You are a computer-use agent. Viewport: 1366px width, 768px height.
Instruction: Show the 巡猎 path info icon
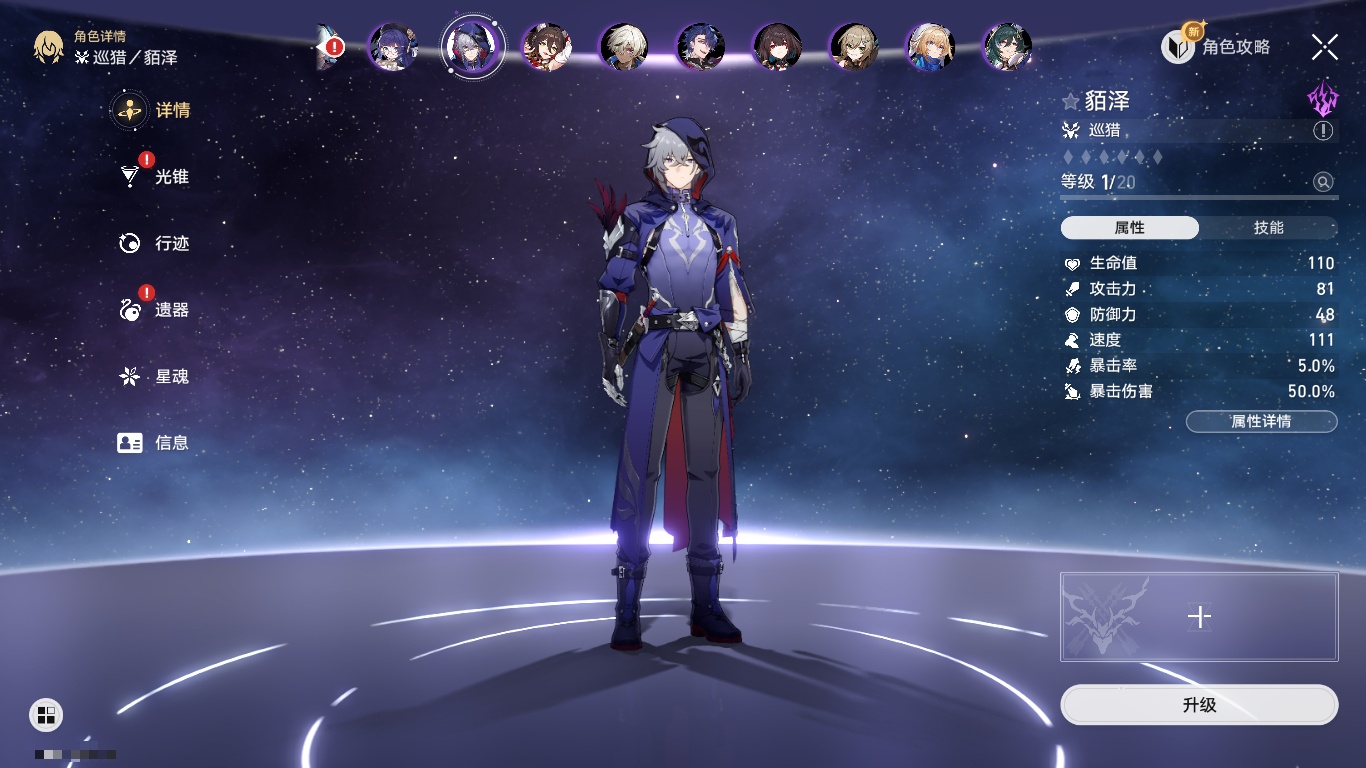(x=1323, y=131)
